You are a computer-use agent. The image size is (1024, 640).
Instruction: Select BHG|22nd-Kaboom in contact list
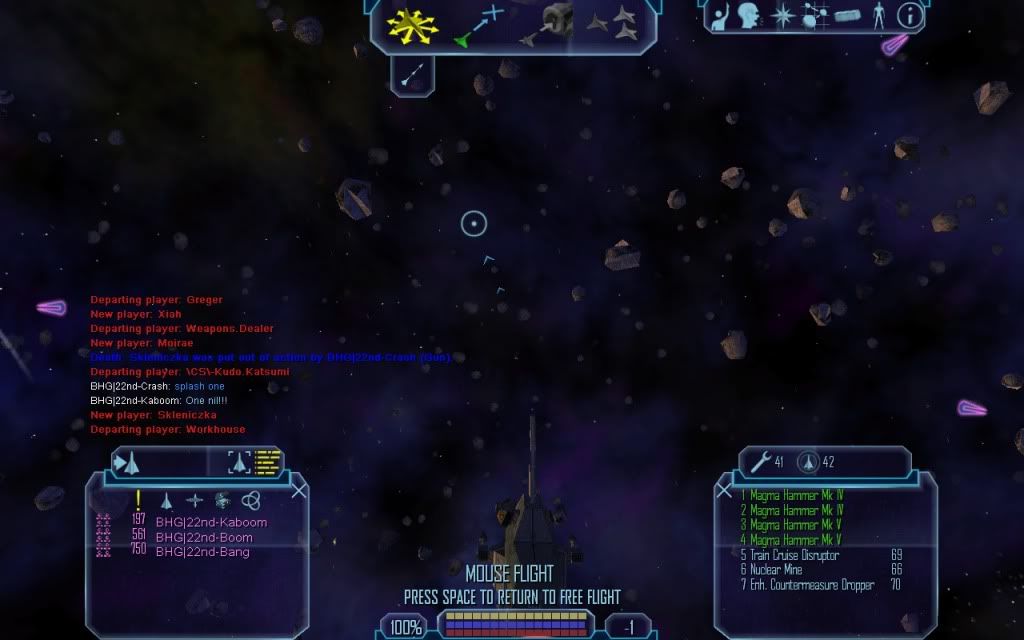click(x=211, y=523)
